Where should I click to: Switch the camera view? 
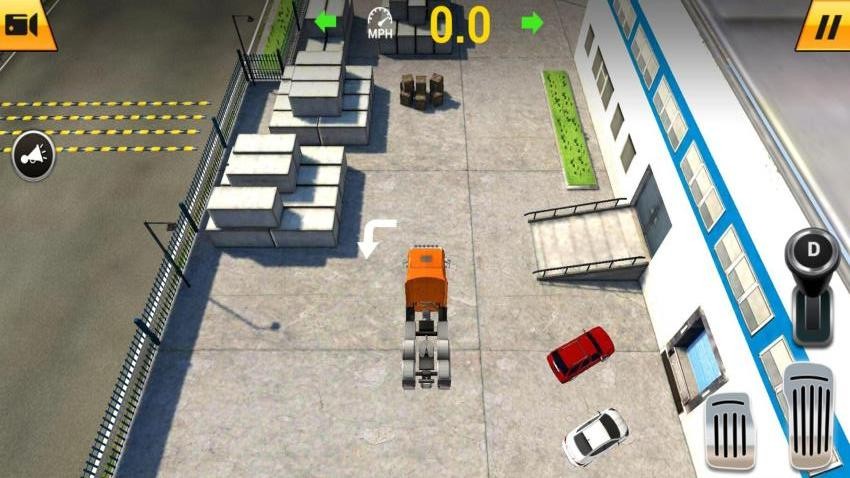pyautogui.click(x=22, y=24)
